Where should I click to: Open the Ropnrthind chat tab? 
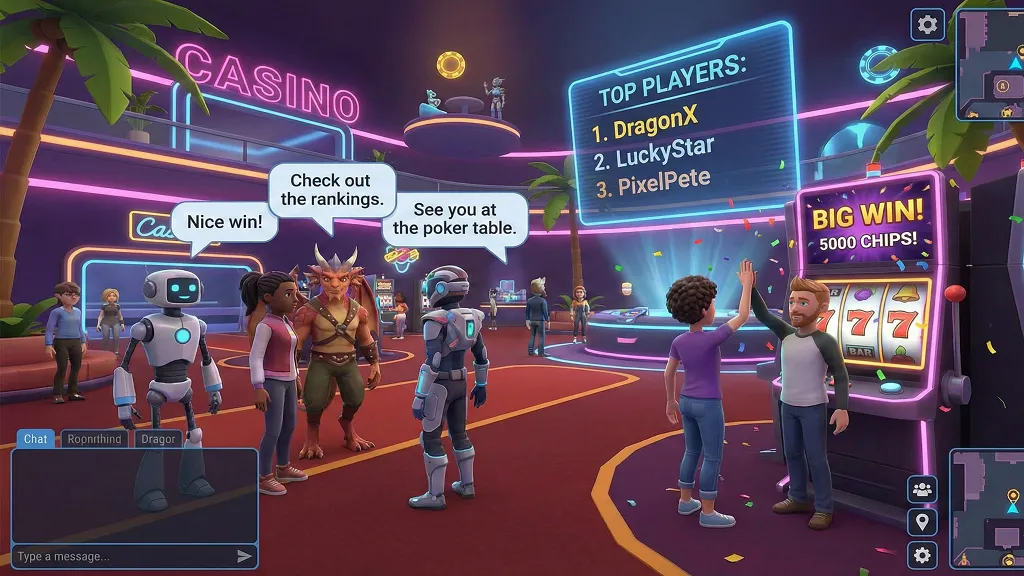(x=94, y=439)
